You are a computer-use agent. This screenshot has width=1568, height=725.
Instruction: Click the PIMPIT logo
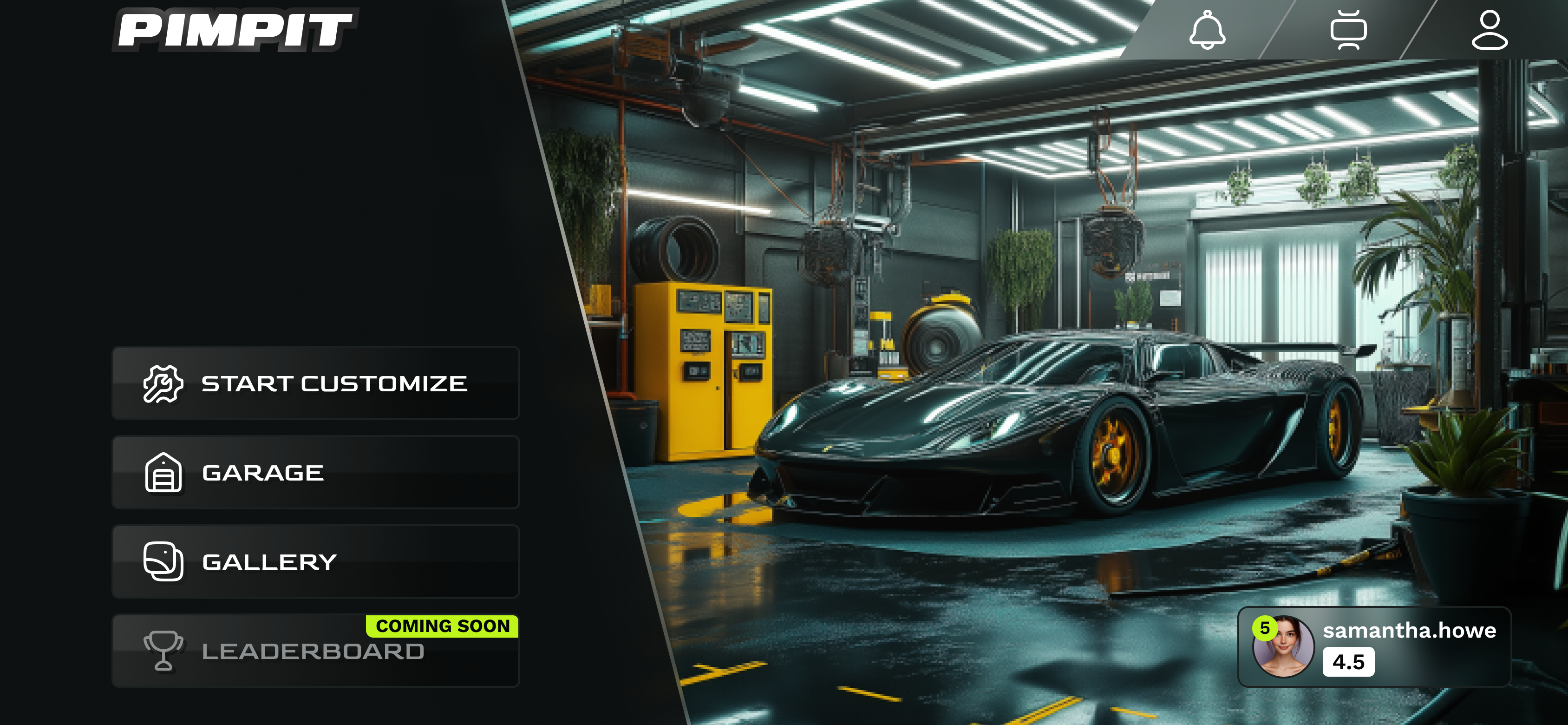[x=235, y=30]
